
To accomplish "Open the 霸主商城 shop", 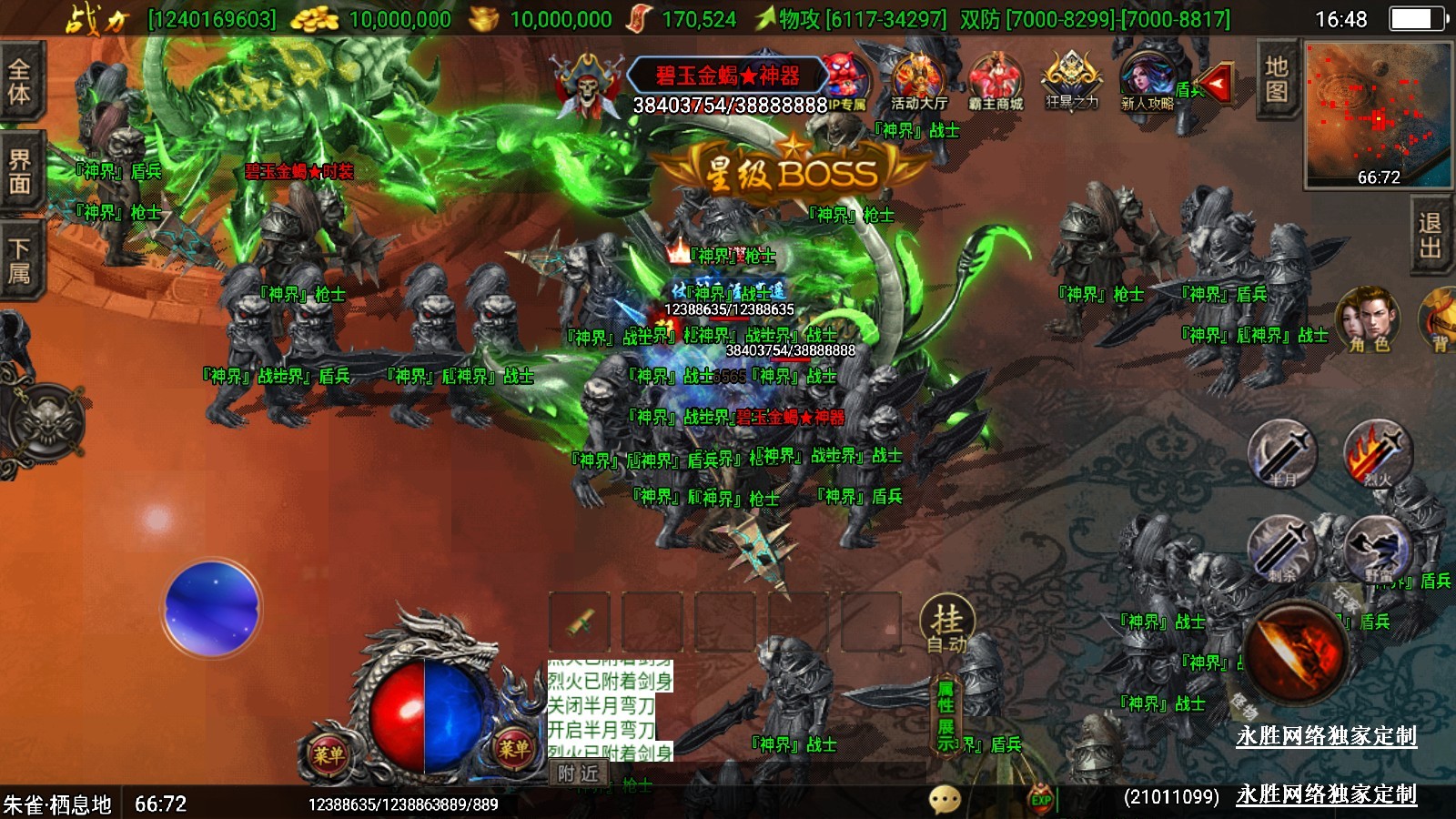I will click(x=996, y=83).
